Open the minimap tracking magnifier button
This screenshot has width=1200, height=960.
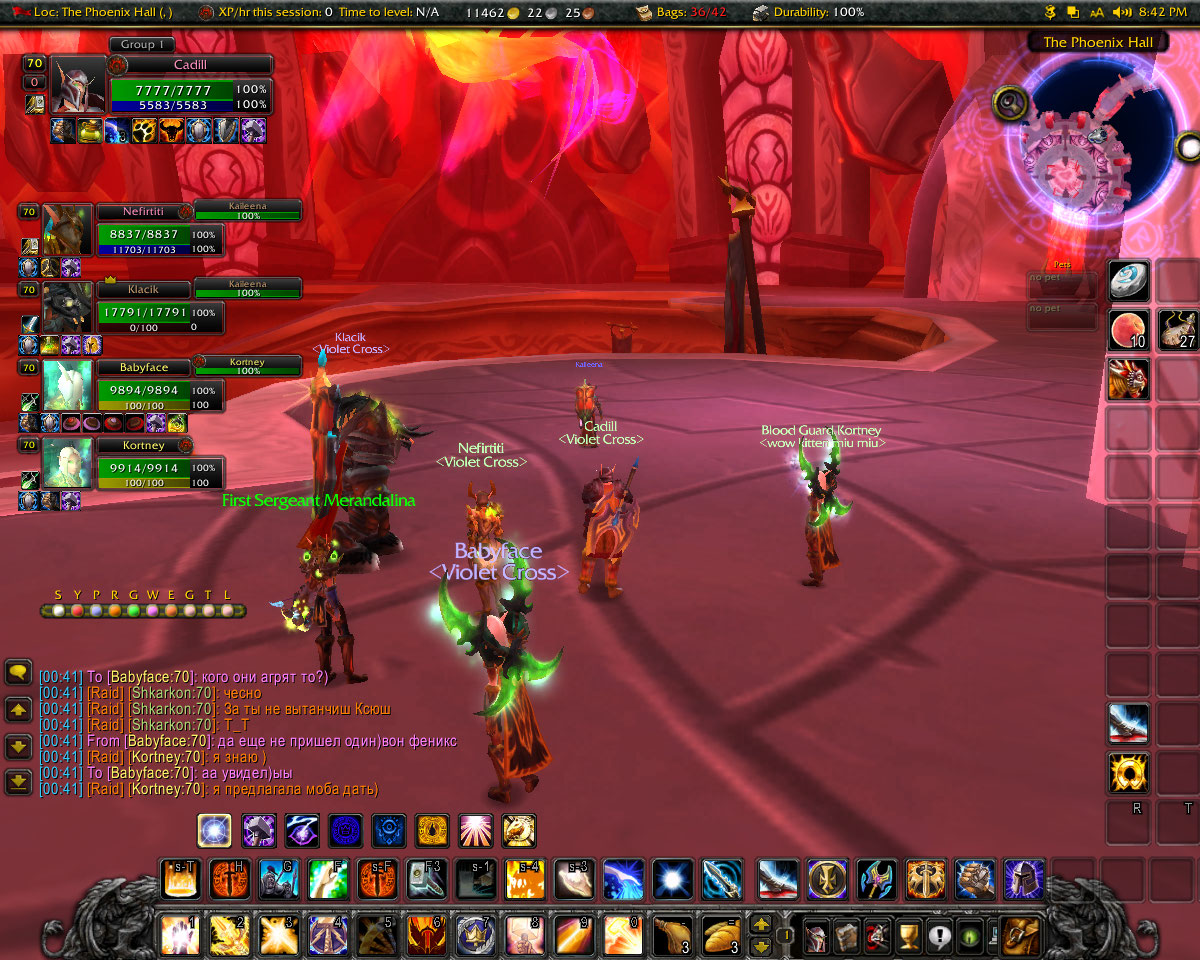pos(1008,102)
